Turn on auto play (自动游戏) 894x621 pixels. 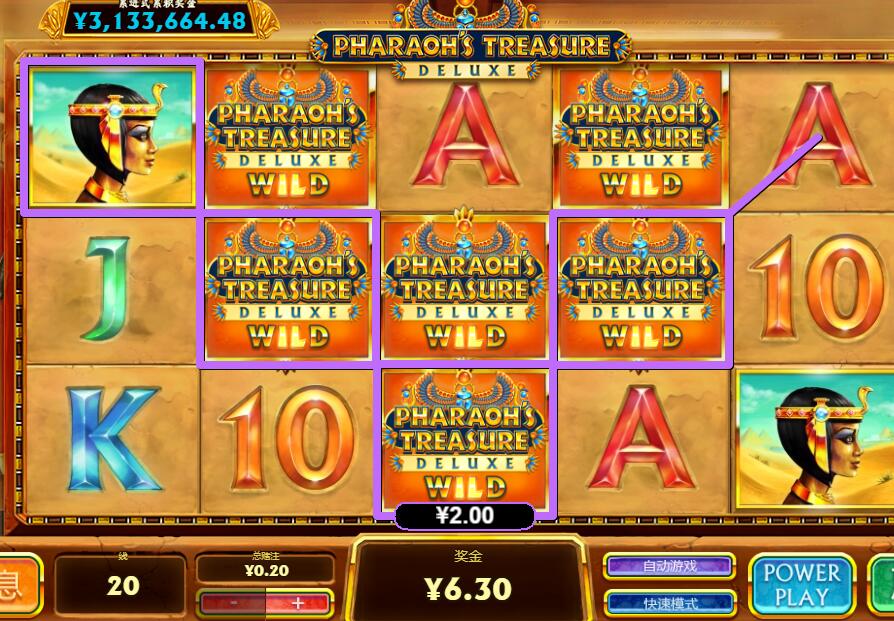[669, 566]
